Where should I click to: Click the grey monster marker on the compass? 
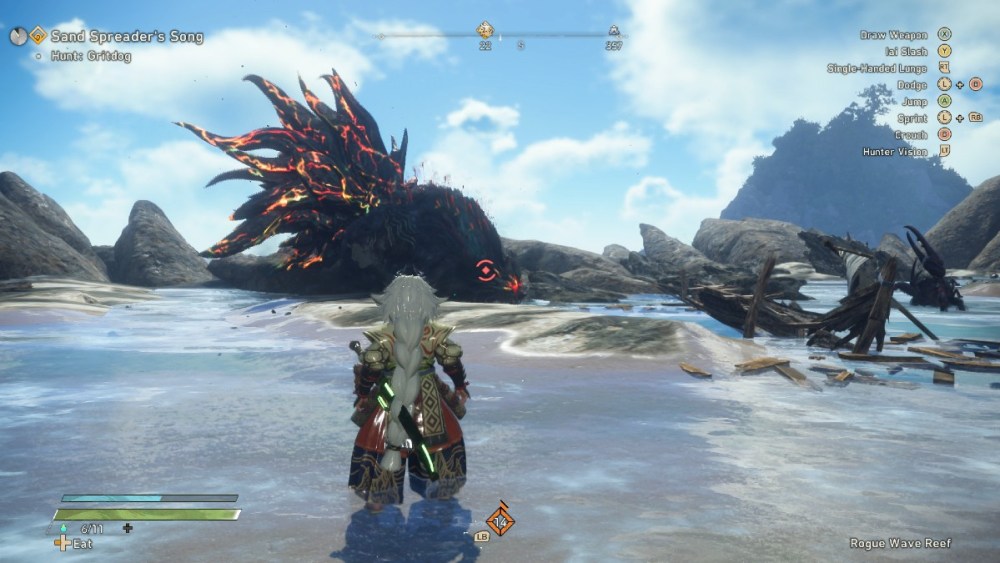(x=613, y=32)
